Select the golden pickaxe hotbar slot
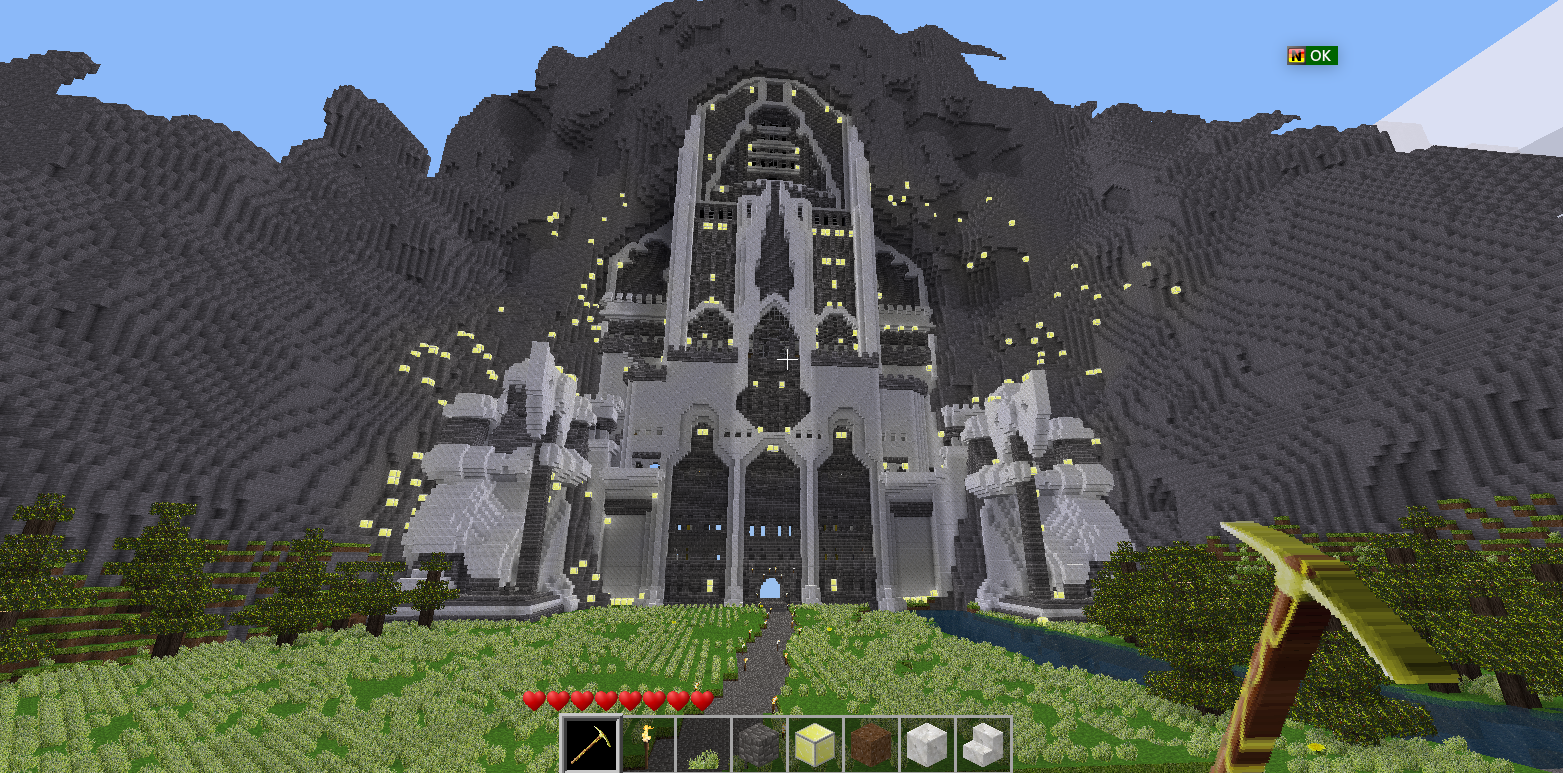The image size is (1563, 773). [x=591, y=745]
